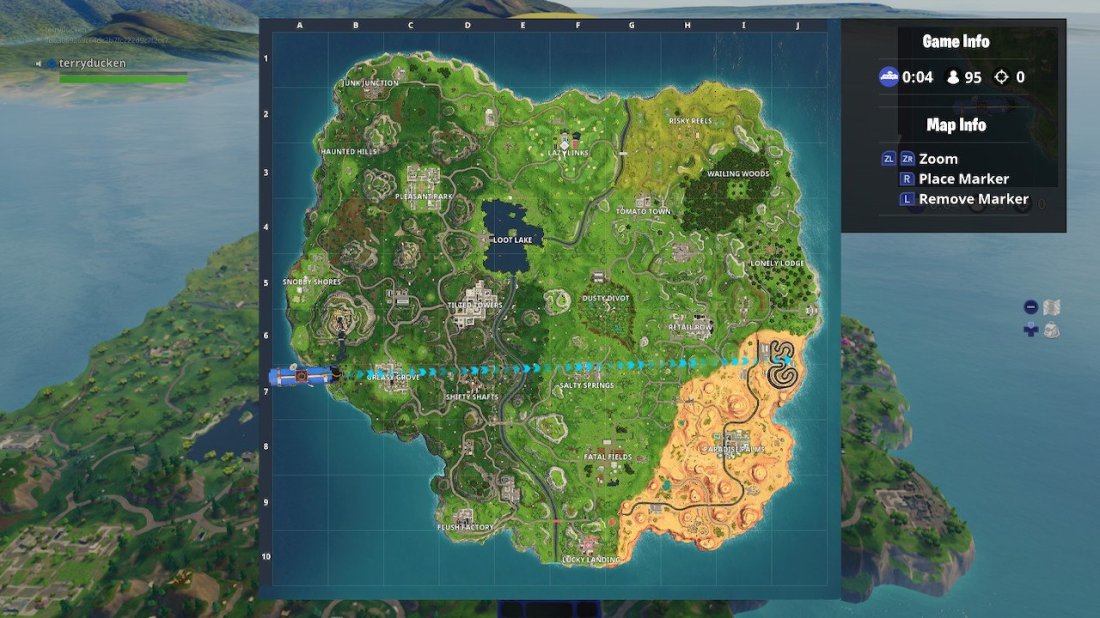Click the blue Battle Bus icon

pos(297,376)
